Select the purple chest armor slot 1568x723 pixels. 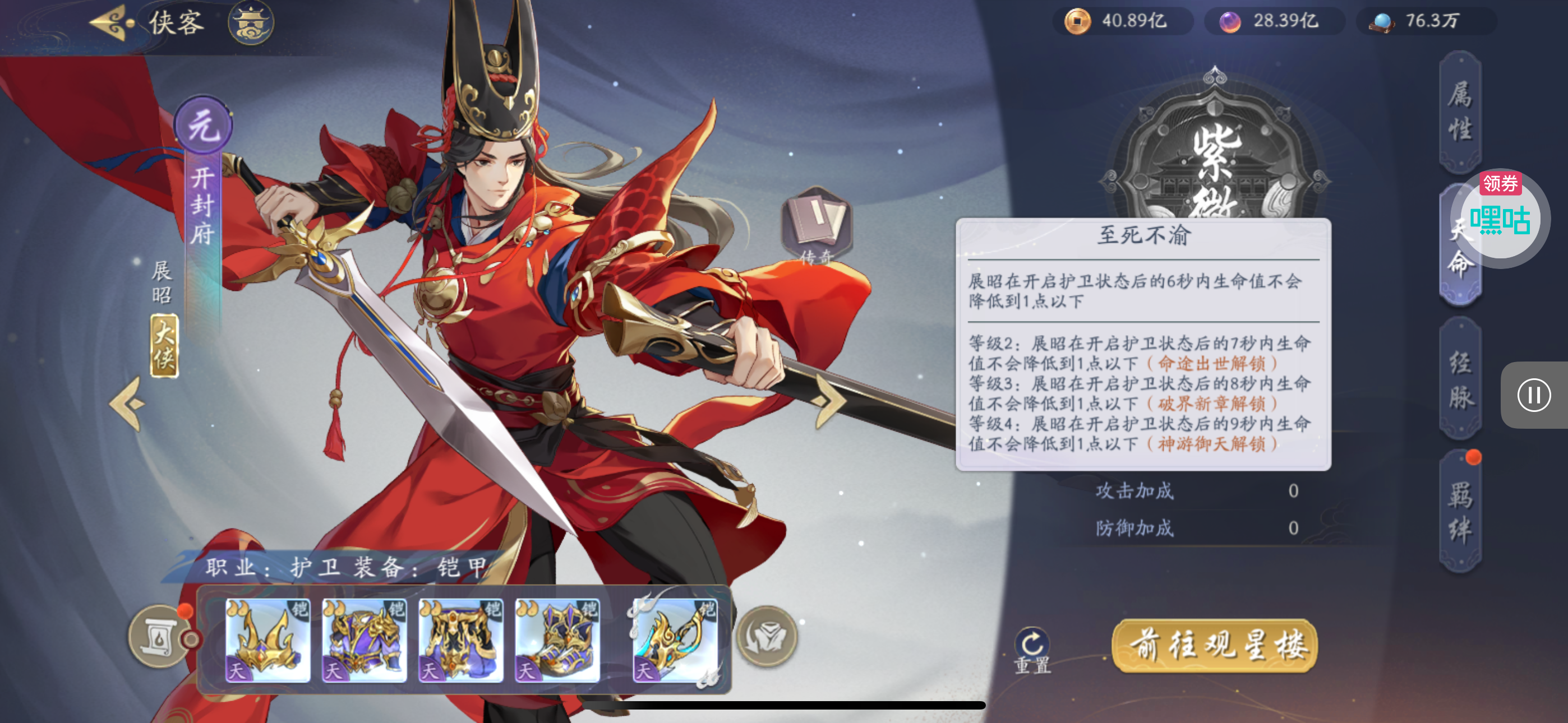pos(364,639)
